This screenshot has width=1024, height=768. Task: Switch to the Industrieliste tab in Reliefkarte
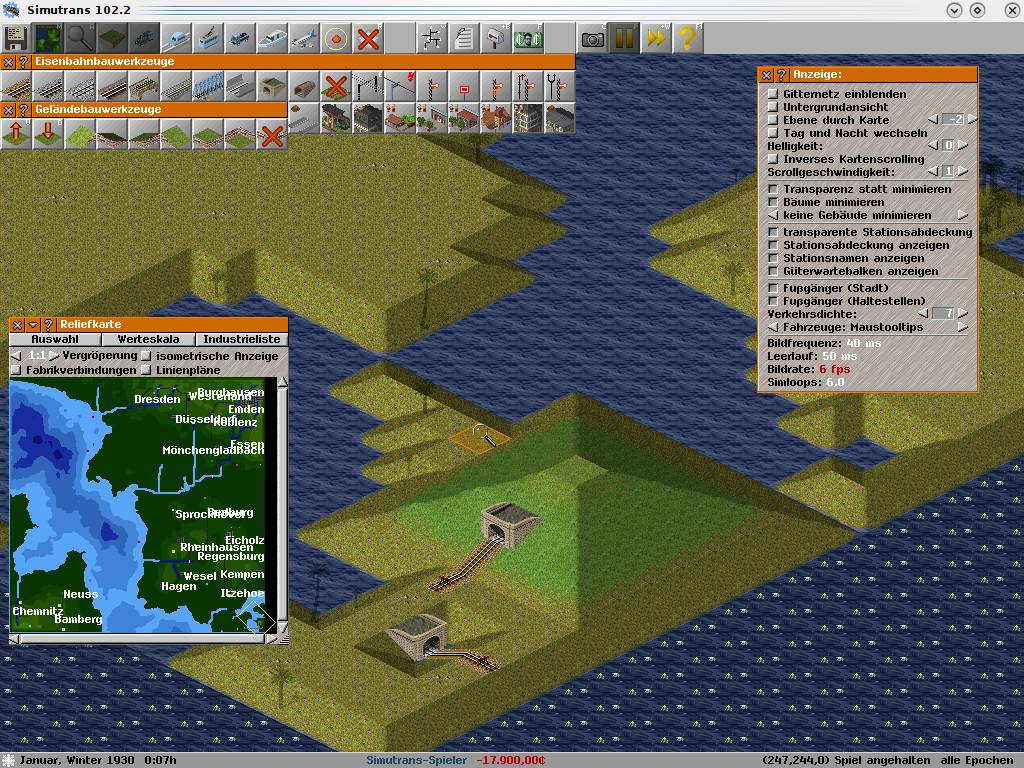[x=239, y=339]
